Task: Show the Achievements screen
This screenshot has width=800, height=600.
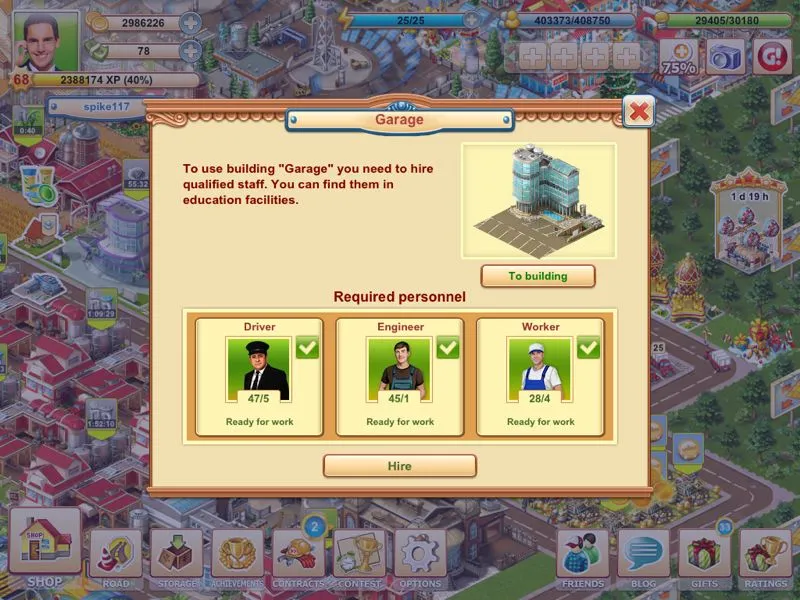Action: tap(237, 556)
